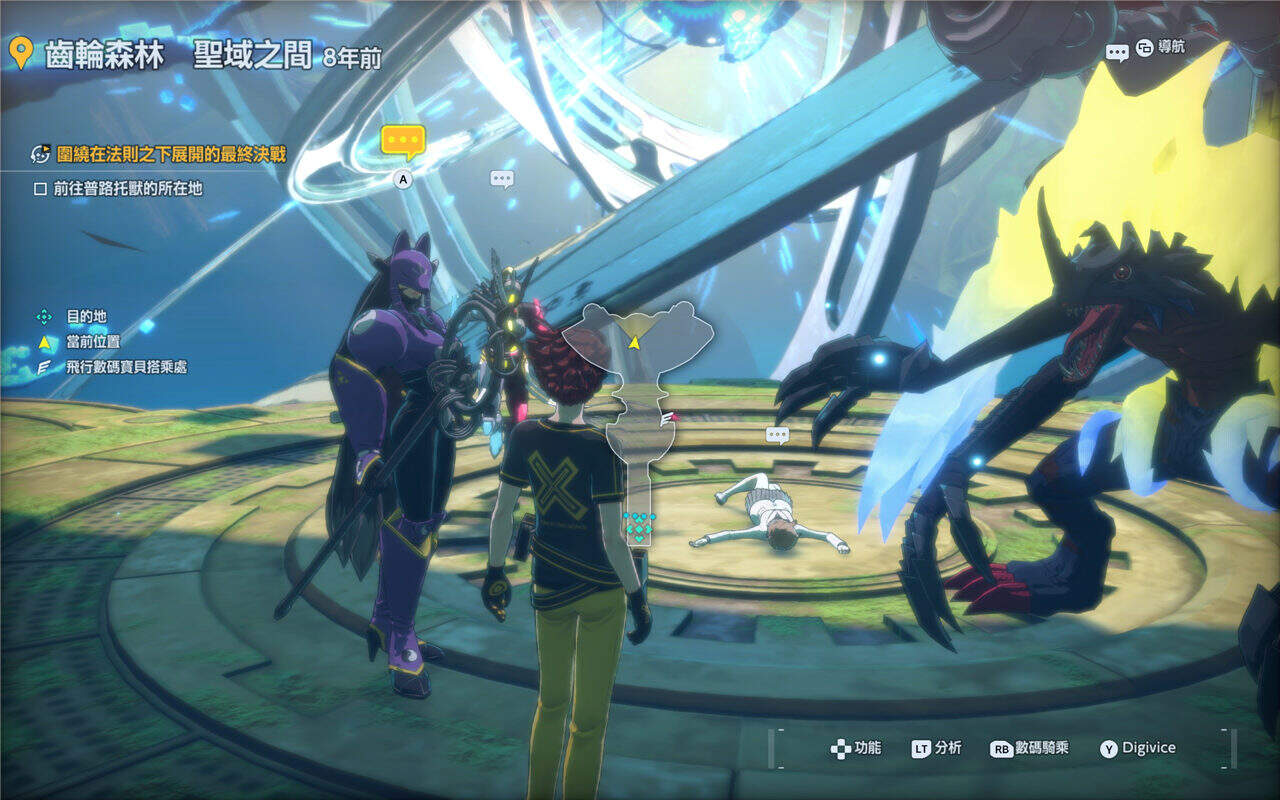Click the 目的地 legend entry
Viewport: 1280px width, 800px height.
86,316
